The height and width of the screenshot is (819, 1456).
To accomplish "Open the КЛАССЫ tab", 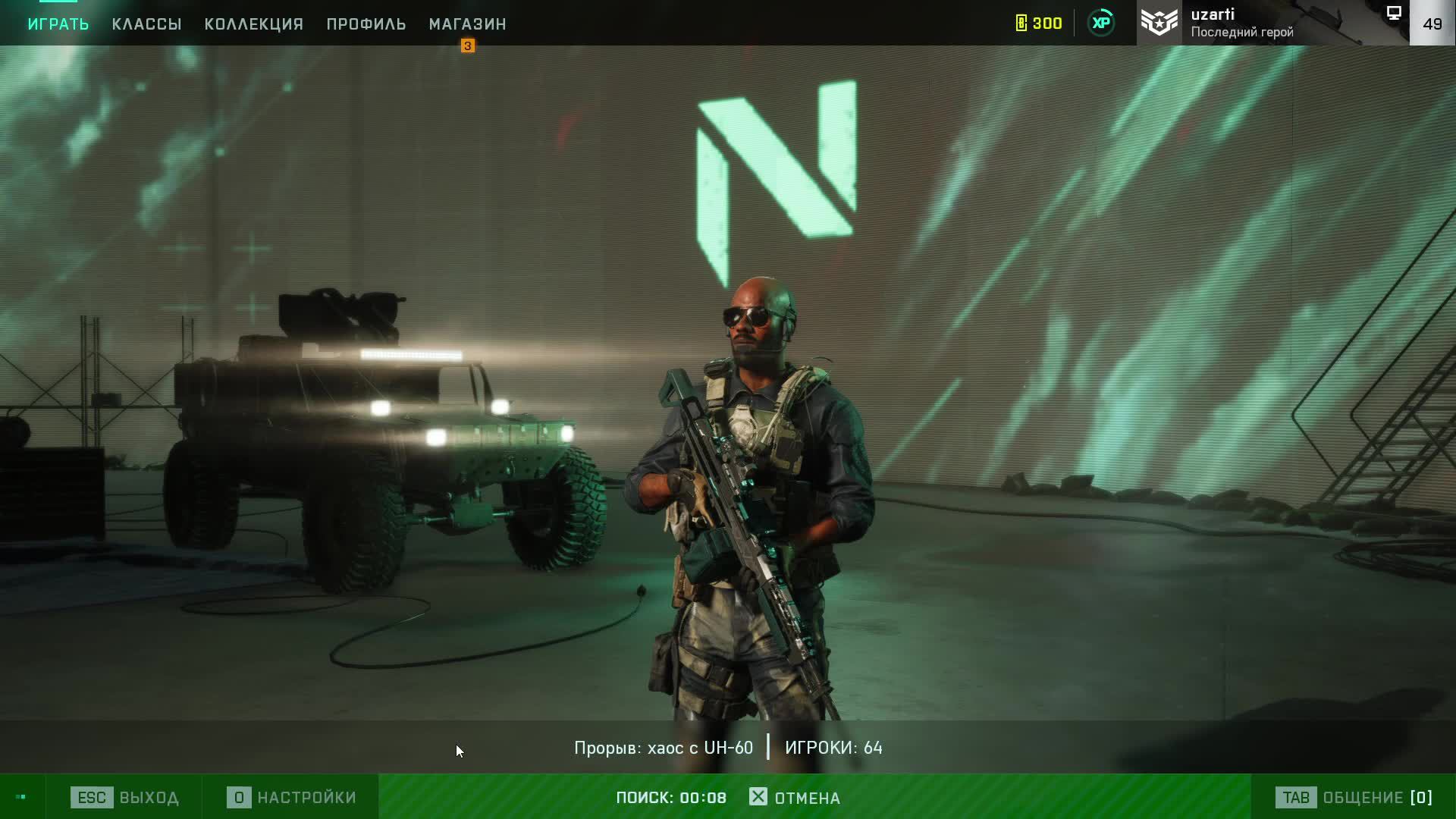I will click(x=146, y=24).
